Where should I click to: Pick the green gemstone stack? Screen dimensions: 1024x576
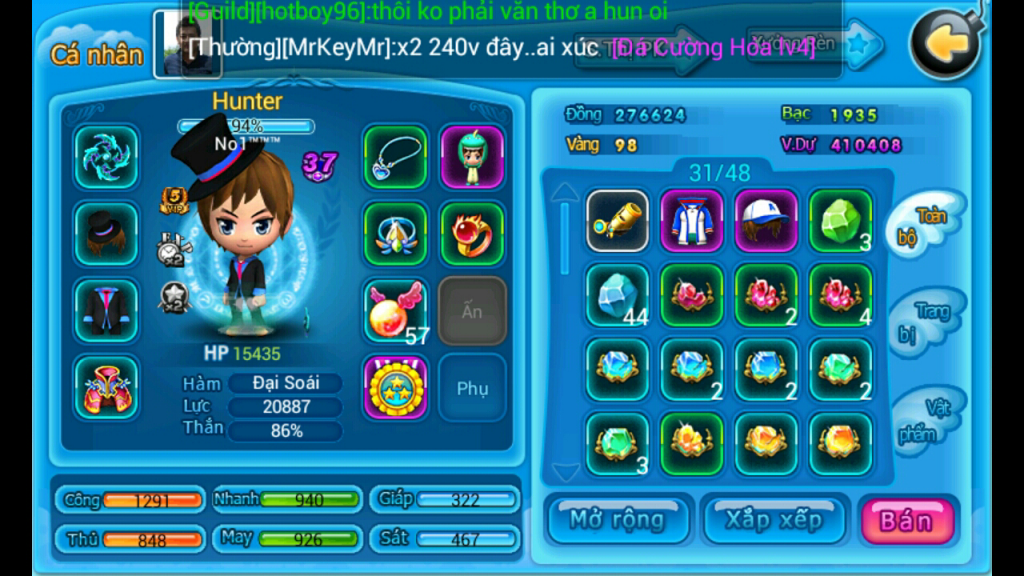[x=841, y=220]
